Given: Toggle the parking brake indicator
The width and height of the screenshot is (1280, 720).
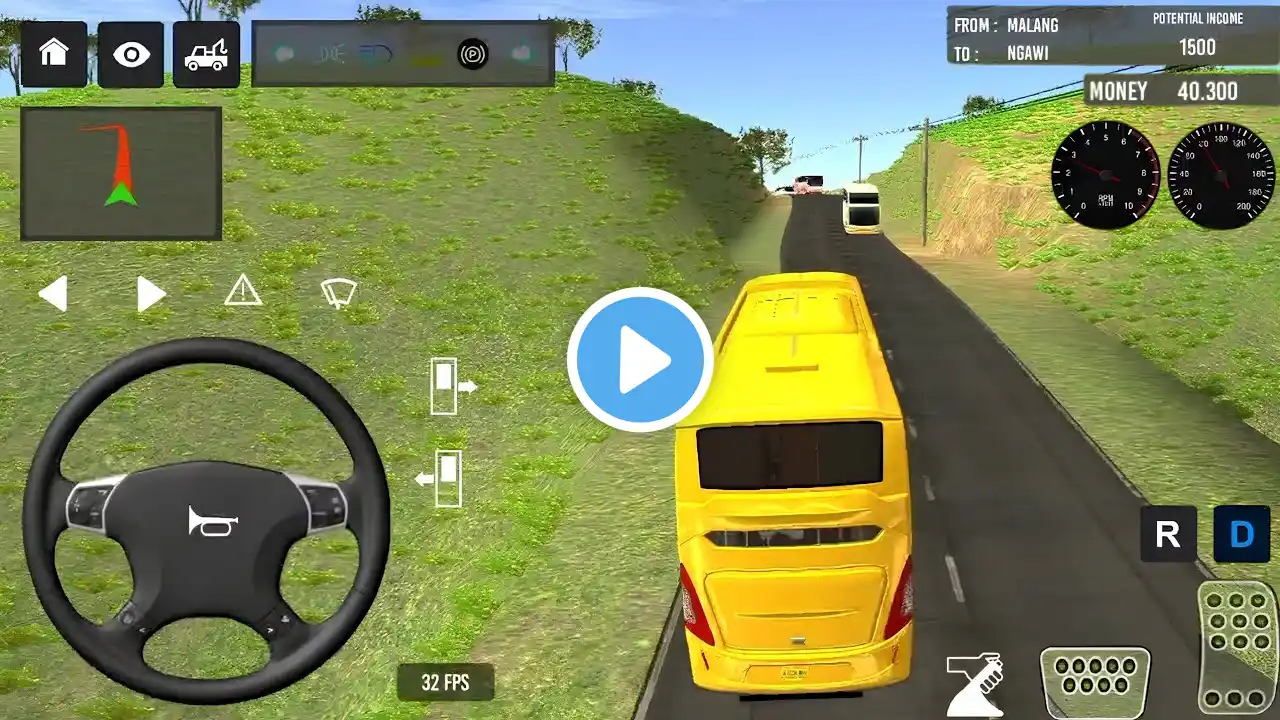Looking at the screenshot, I should (473, 54).
